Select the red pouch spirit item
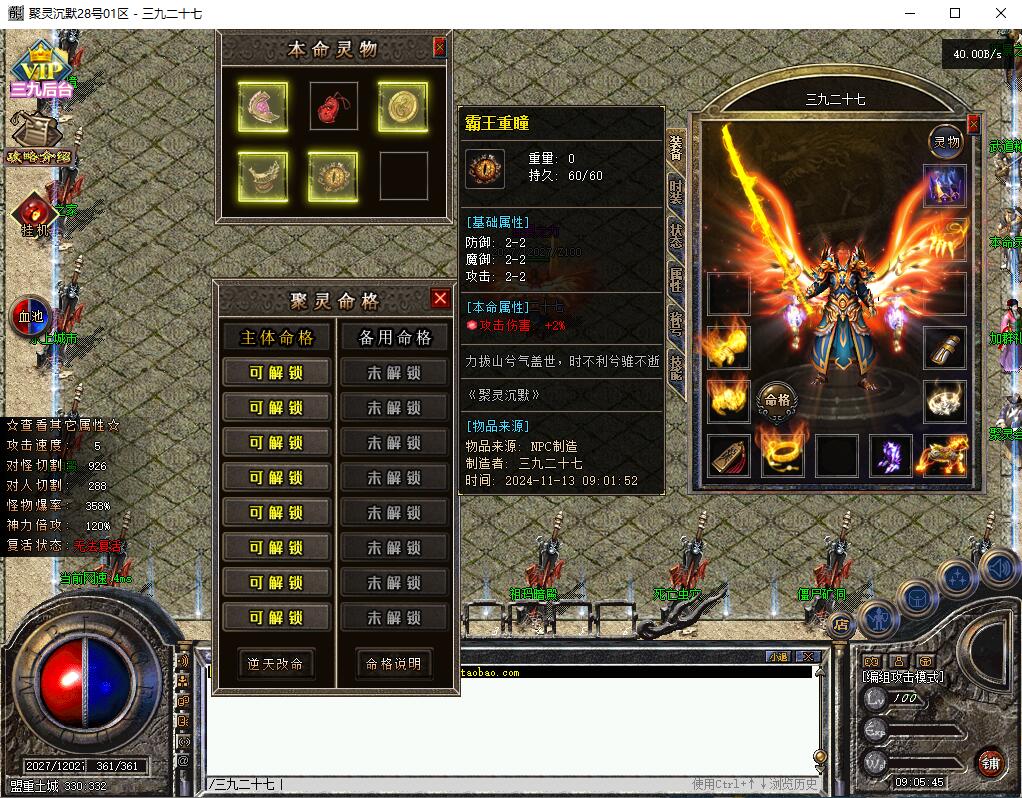This screenshot has height=798, width=1022. (333, 106)
